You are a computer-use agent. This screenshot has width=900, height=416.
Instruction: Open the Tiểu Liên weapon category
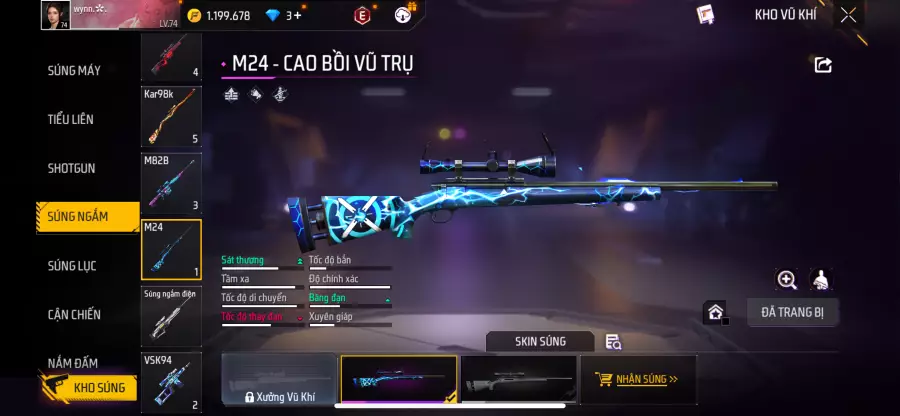coord(71,119)
